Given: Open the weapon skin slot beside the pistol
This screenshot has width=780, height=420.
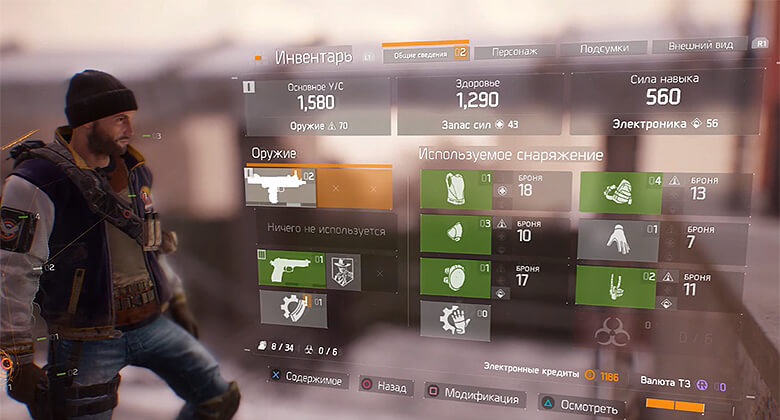Looking at the screenshot, I should (x=343, y=271).
